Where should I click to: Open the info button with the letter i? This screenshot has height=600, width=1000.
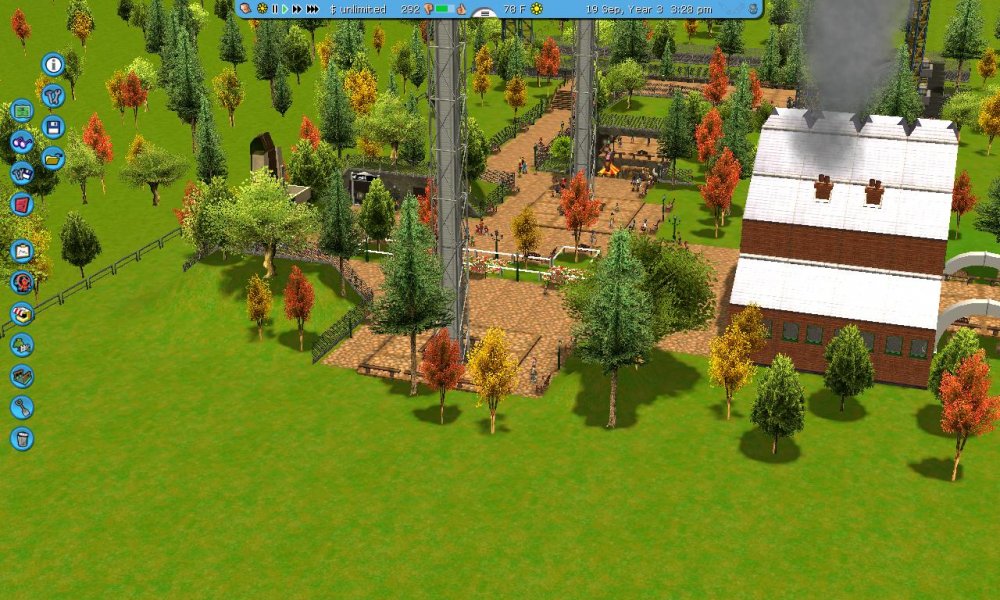(53, 65)
